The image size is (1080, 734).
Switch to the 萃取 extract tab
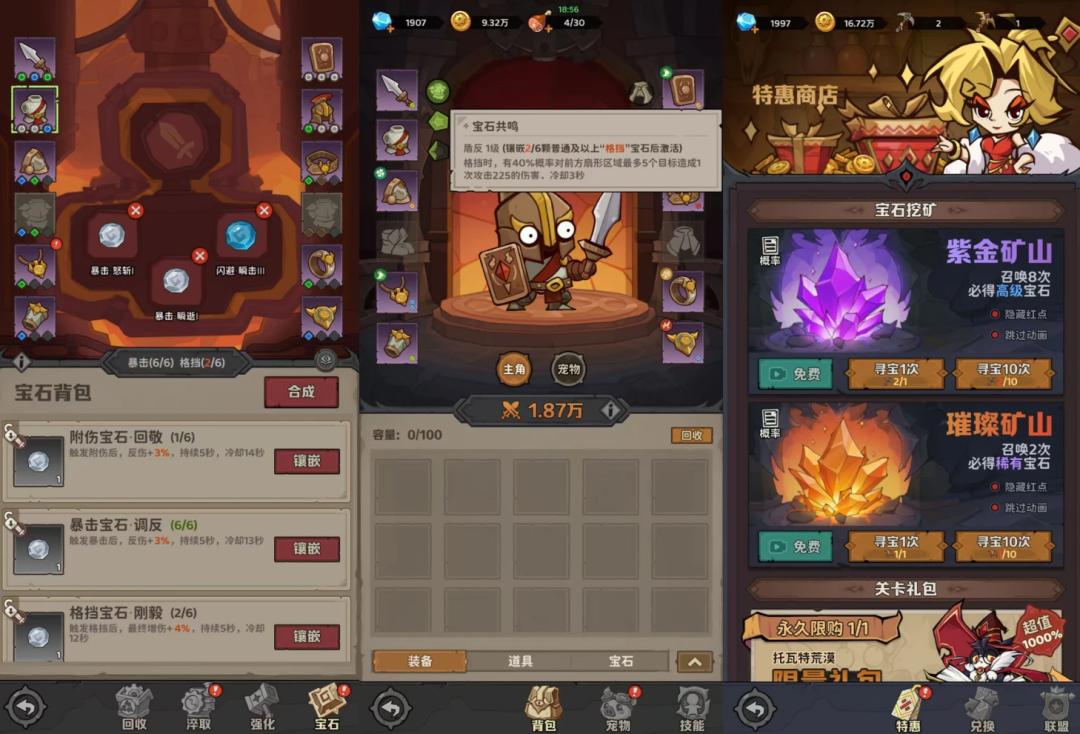click(x=199, y=708)
